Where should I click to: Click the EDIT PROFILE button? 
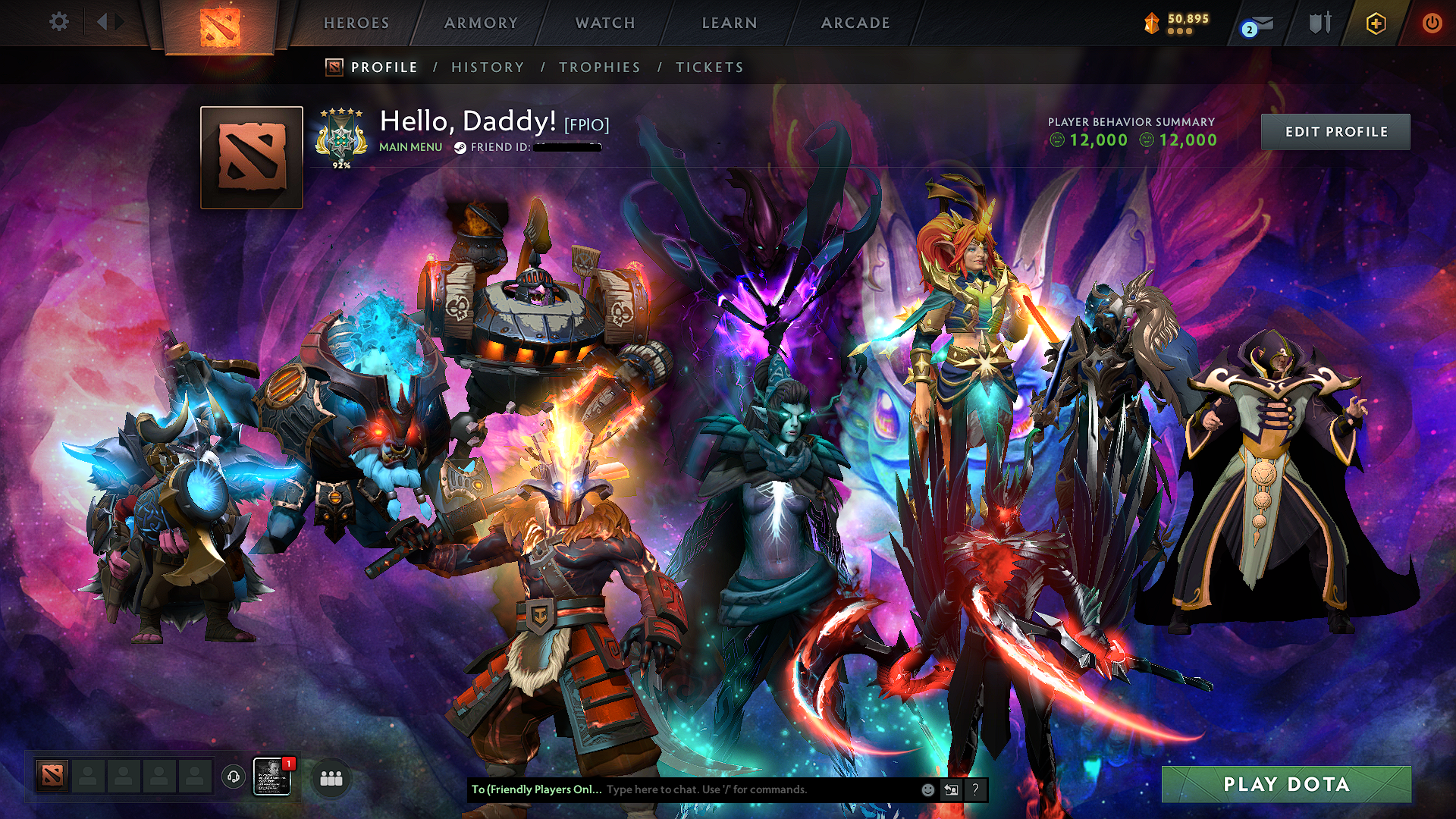coord(1335,130)
